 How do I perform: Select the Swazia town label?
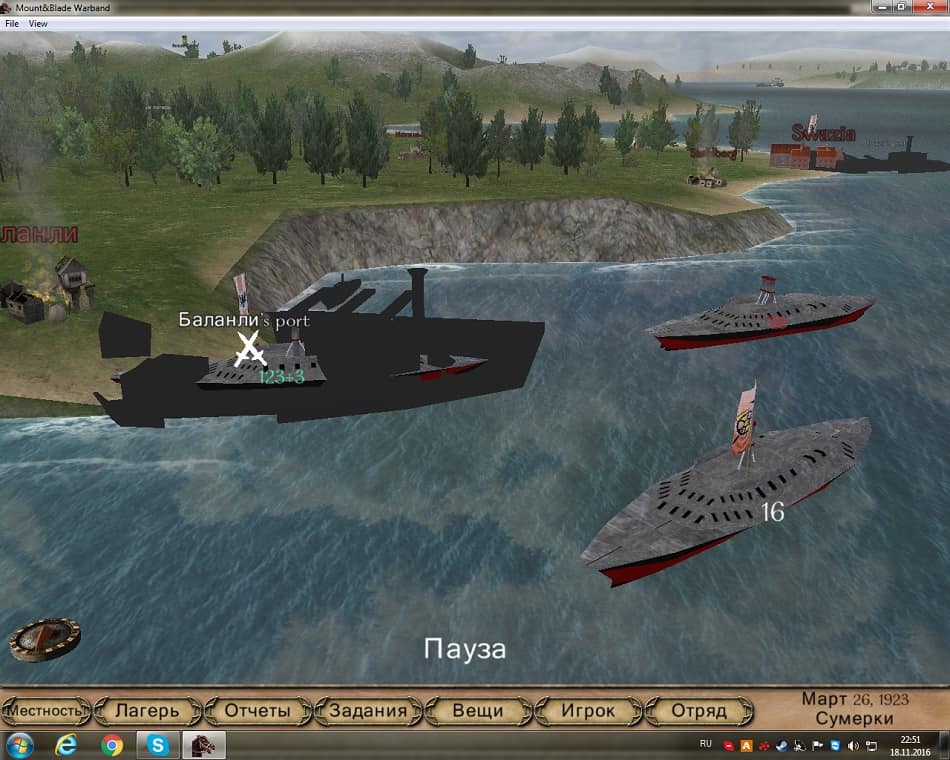[x=823, y=133]
